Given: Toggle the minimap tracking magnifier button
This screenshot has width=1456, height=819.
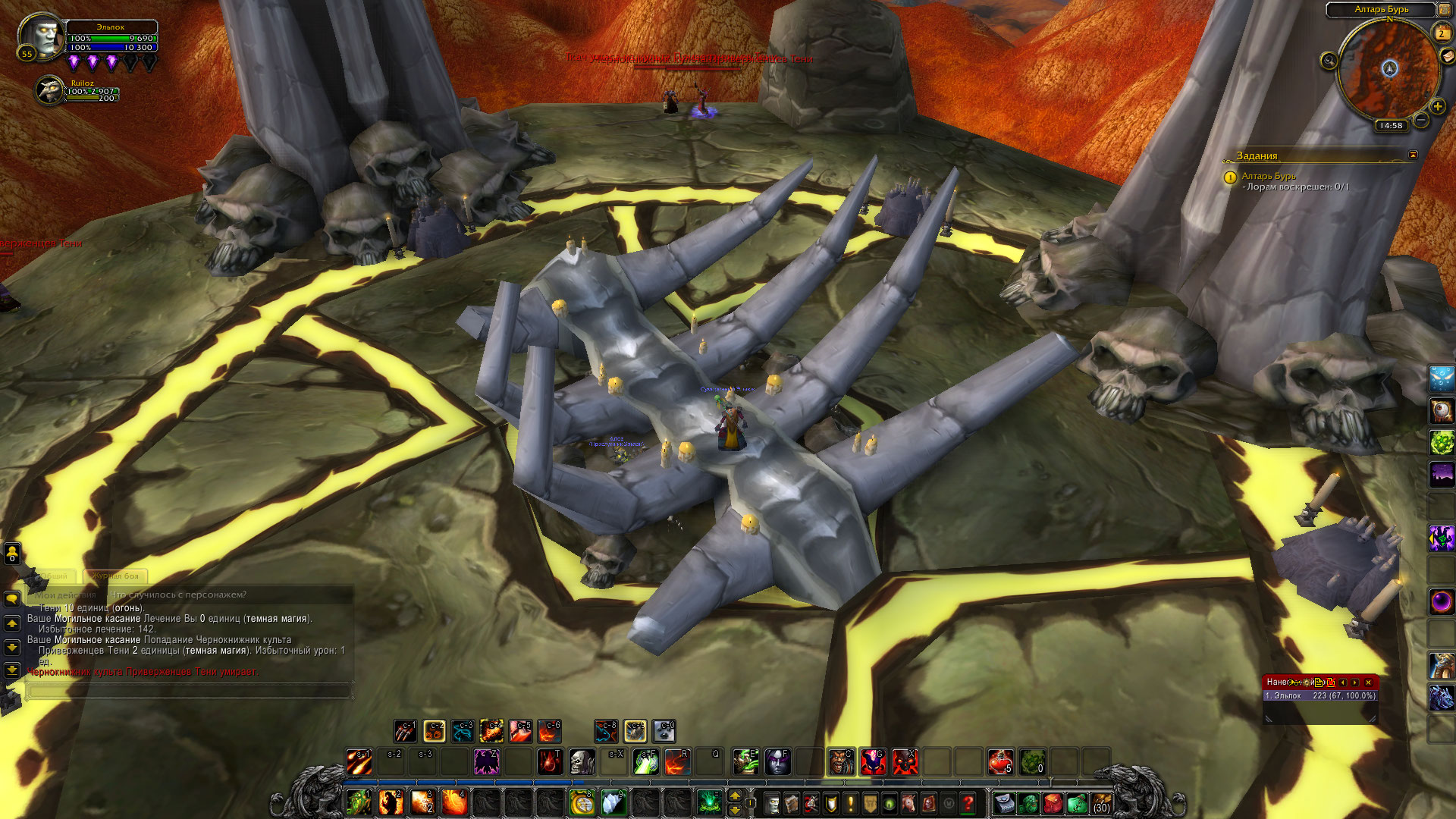Looking at the screenshot, I should (x=1329, y=61).
